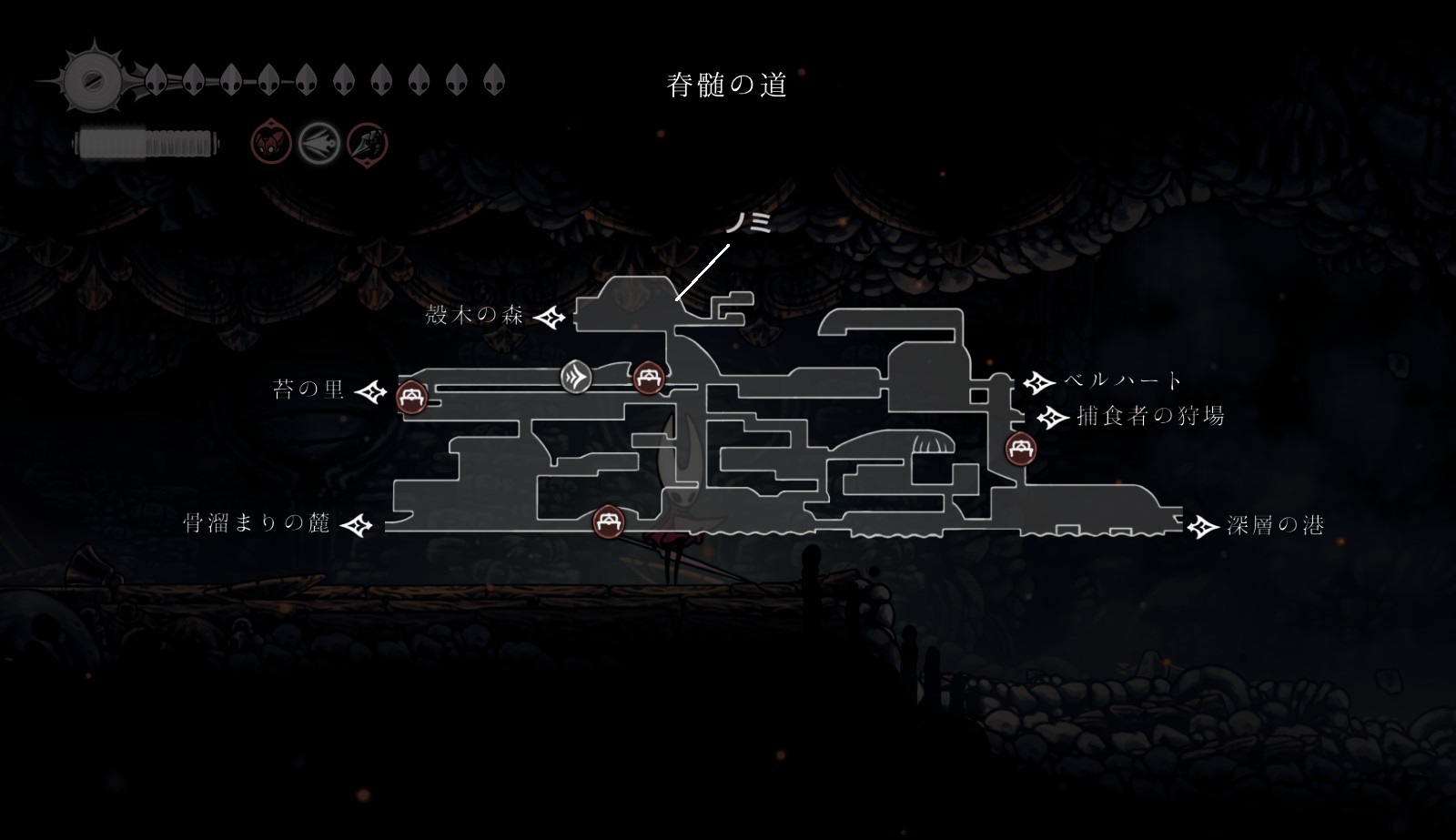Select the red mask tool icon

[x=271, y=143]
